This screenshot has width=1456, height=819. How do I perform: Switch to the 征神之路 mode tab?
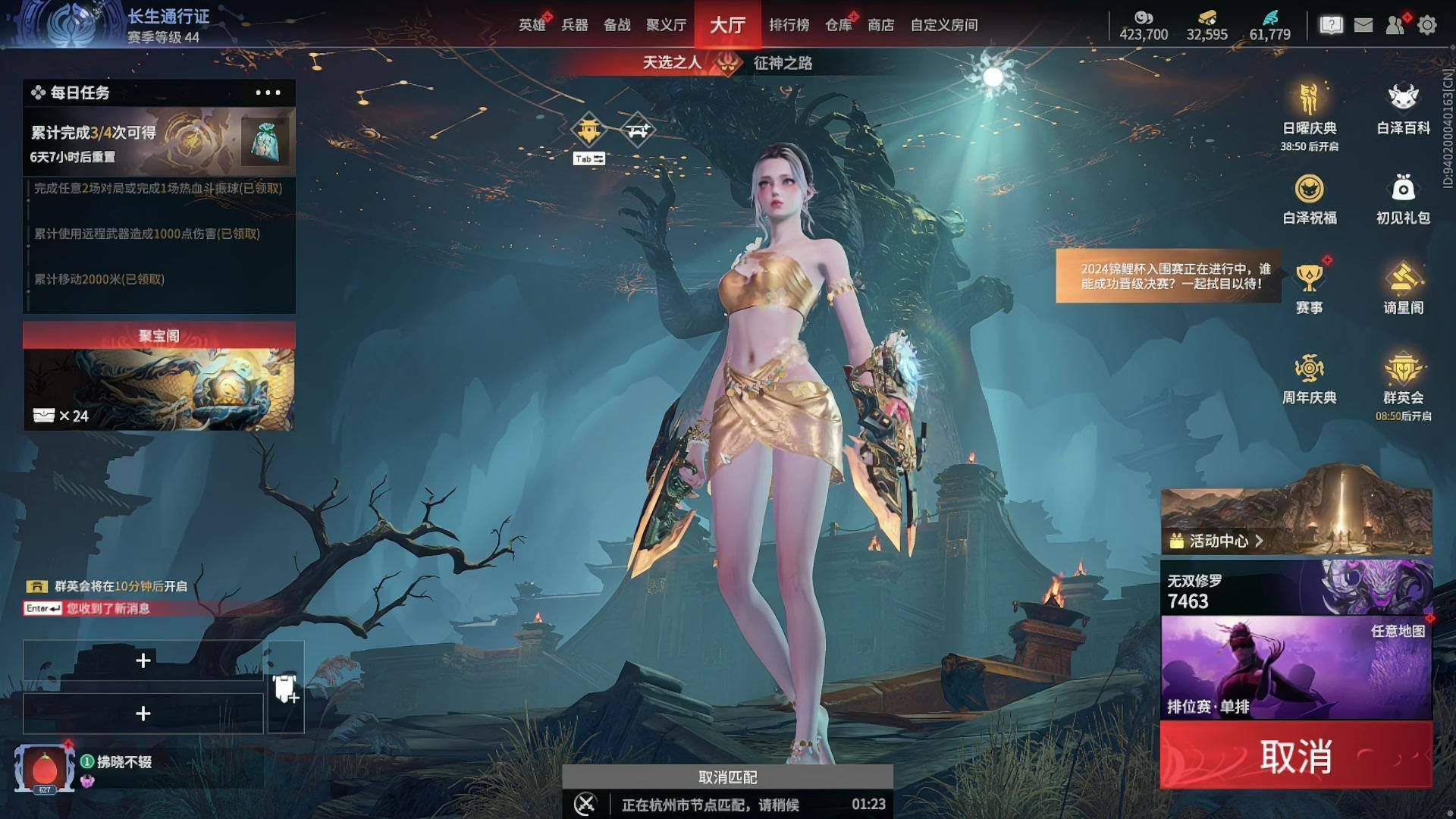pyautogui.click(x=783, y=63)
